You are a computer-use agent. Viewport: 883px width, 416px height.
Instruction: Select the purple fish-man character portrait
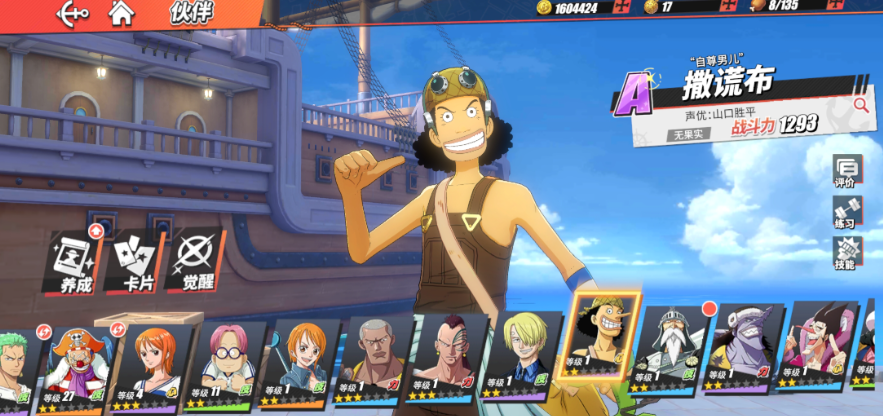[741, 350]
